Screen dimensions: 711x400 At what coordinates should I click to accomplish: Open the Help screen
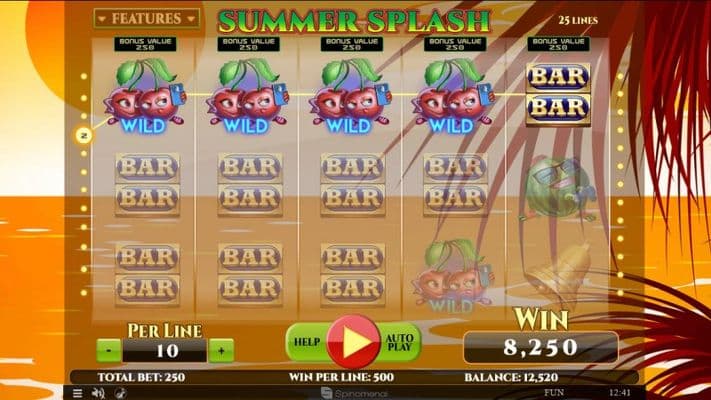[305, 343]
